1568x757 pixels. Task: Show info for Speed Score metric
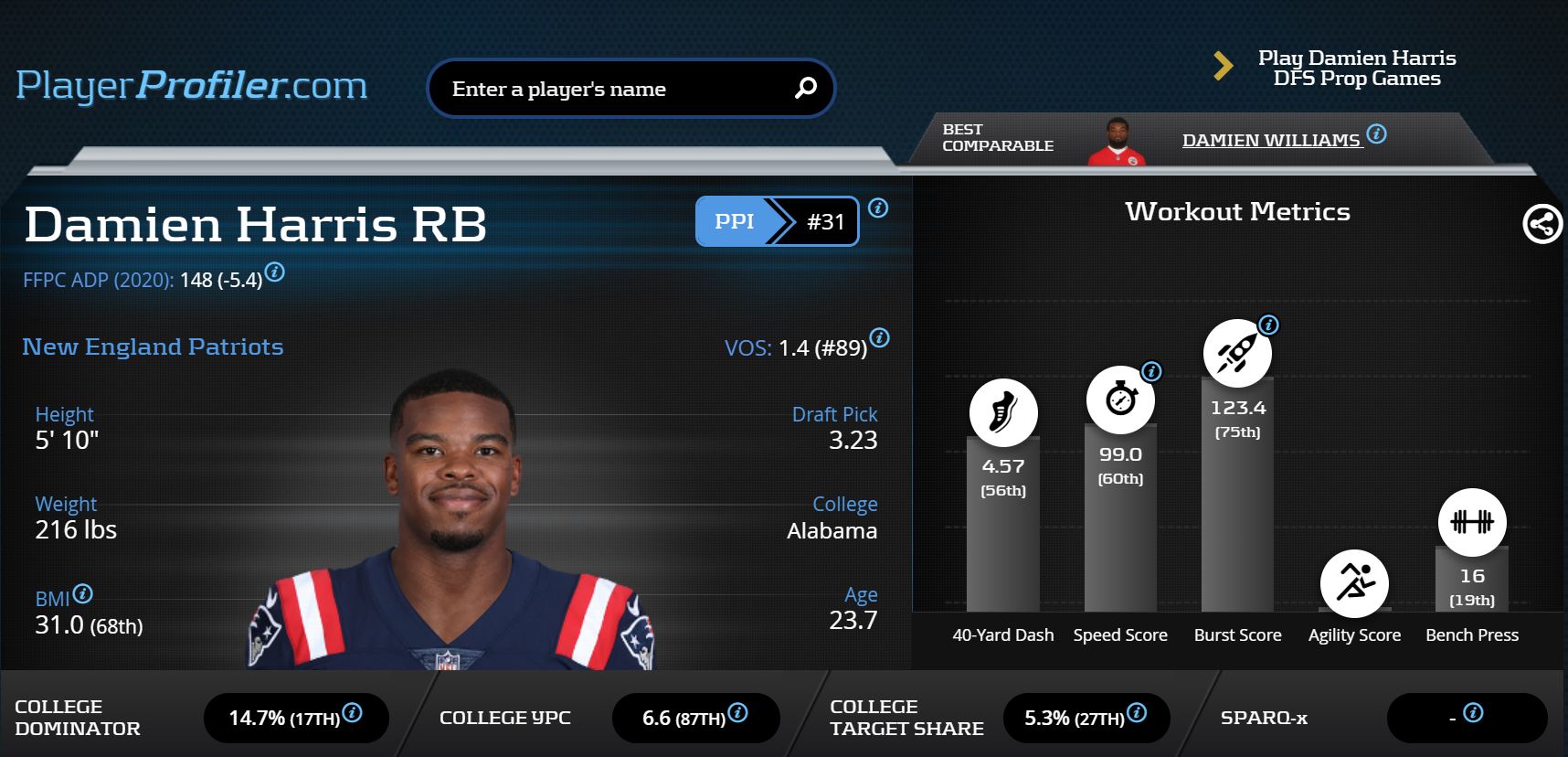point(1151,371)
